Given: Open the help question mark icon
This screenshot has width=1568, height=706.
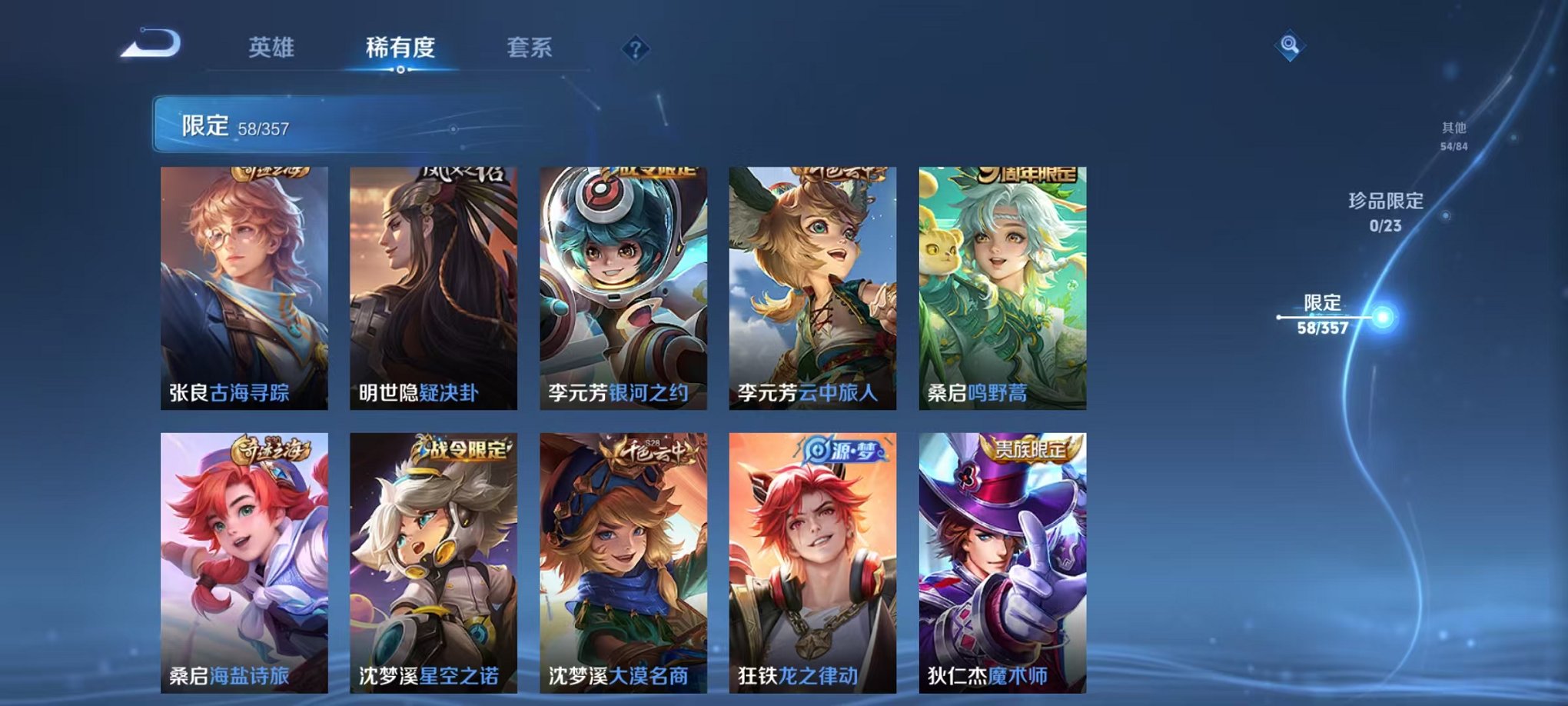Looking at the screenshot, I should click(635, 48).
